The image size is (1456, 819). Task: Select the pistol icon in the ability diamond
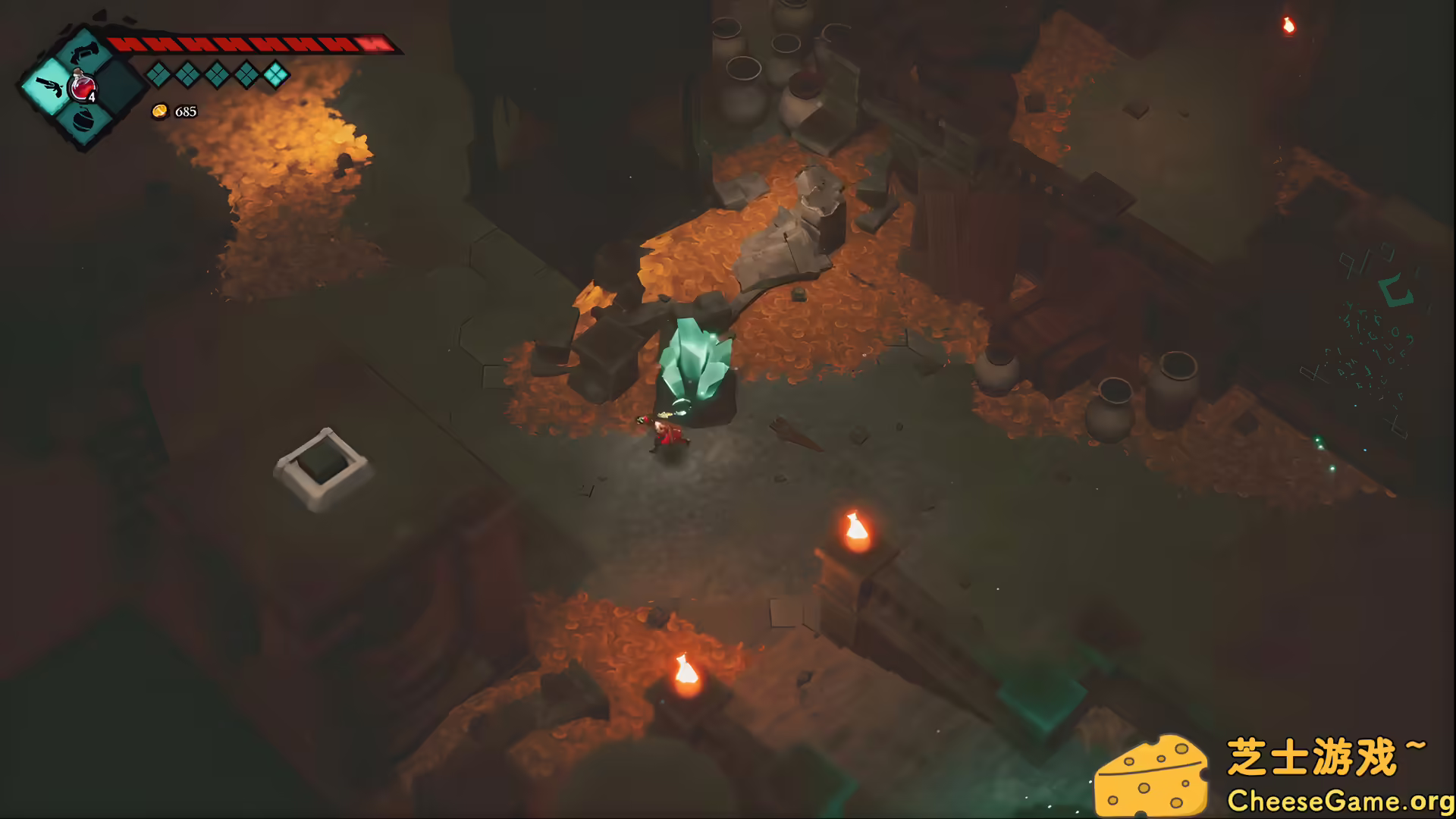point(49,85)
